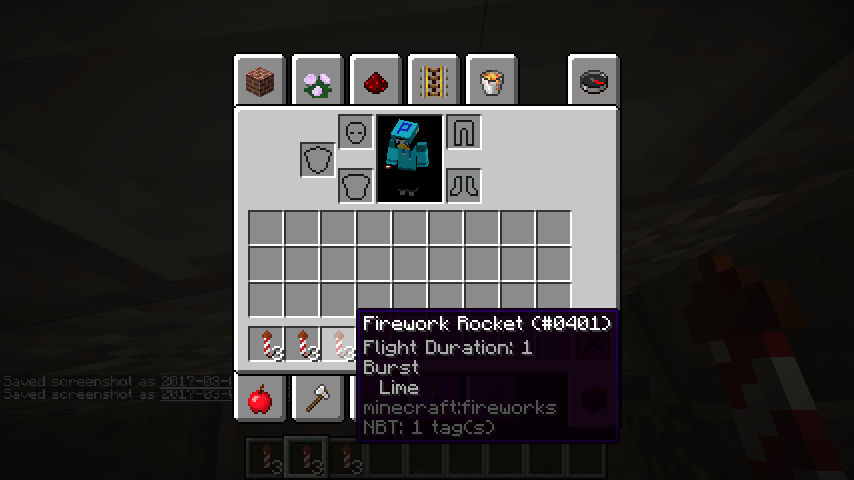Show the Miscellaneous lava bucket tab
Screen dimensions: 854x480
tap(491, 81)
